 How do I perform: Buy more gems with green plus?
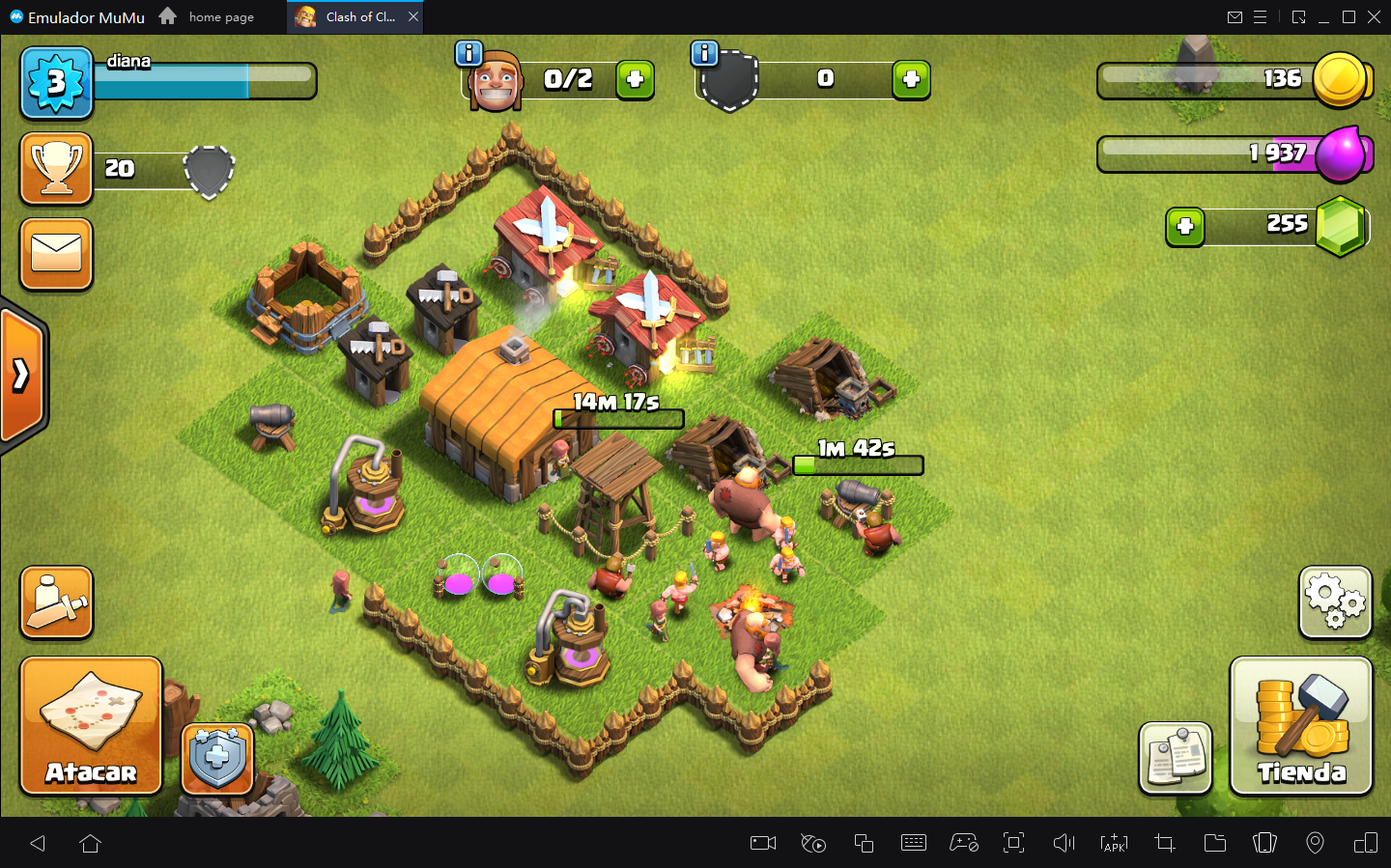point(1185,228)
